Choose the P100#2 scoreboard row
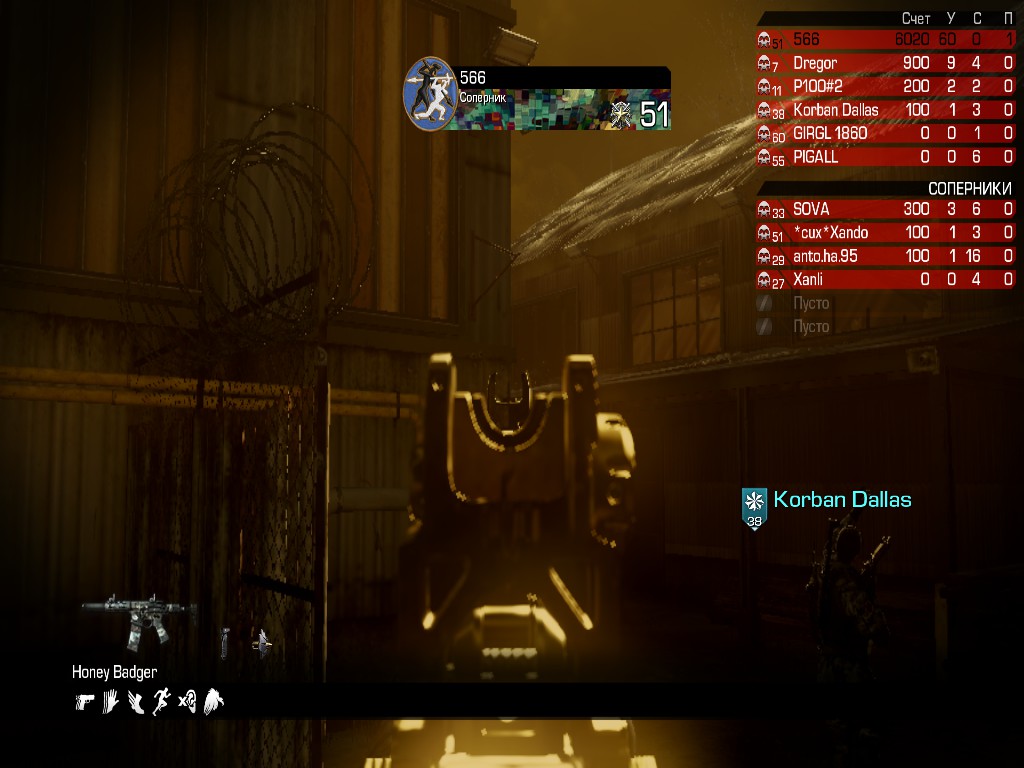This screenshot has height=768, width=1024. click(x=886, y=86)
